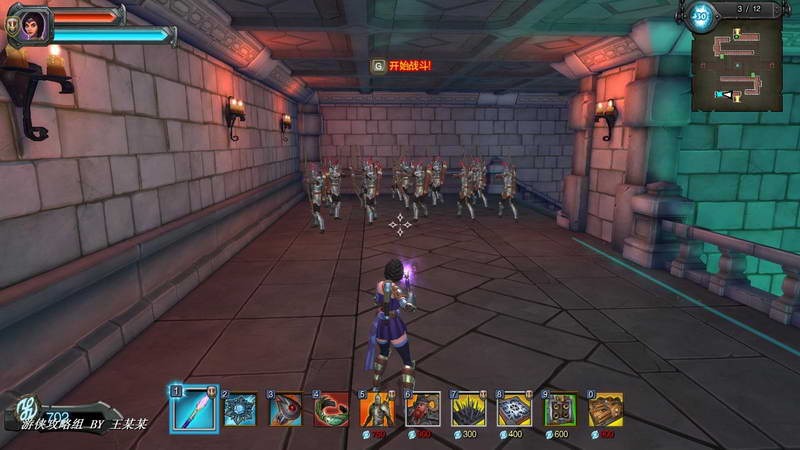Image resolution: width=800 pixels, height=450 pixels.
Task: Select the magic wand weapon in slot 1
Action: click(x=194, y=408)
